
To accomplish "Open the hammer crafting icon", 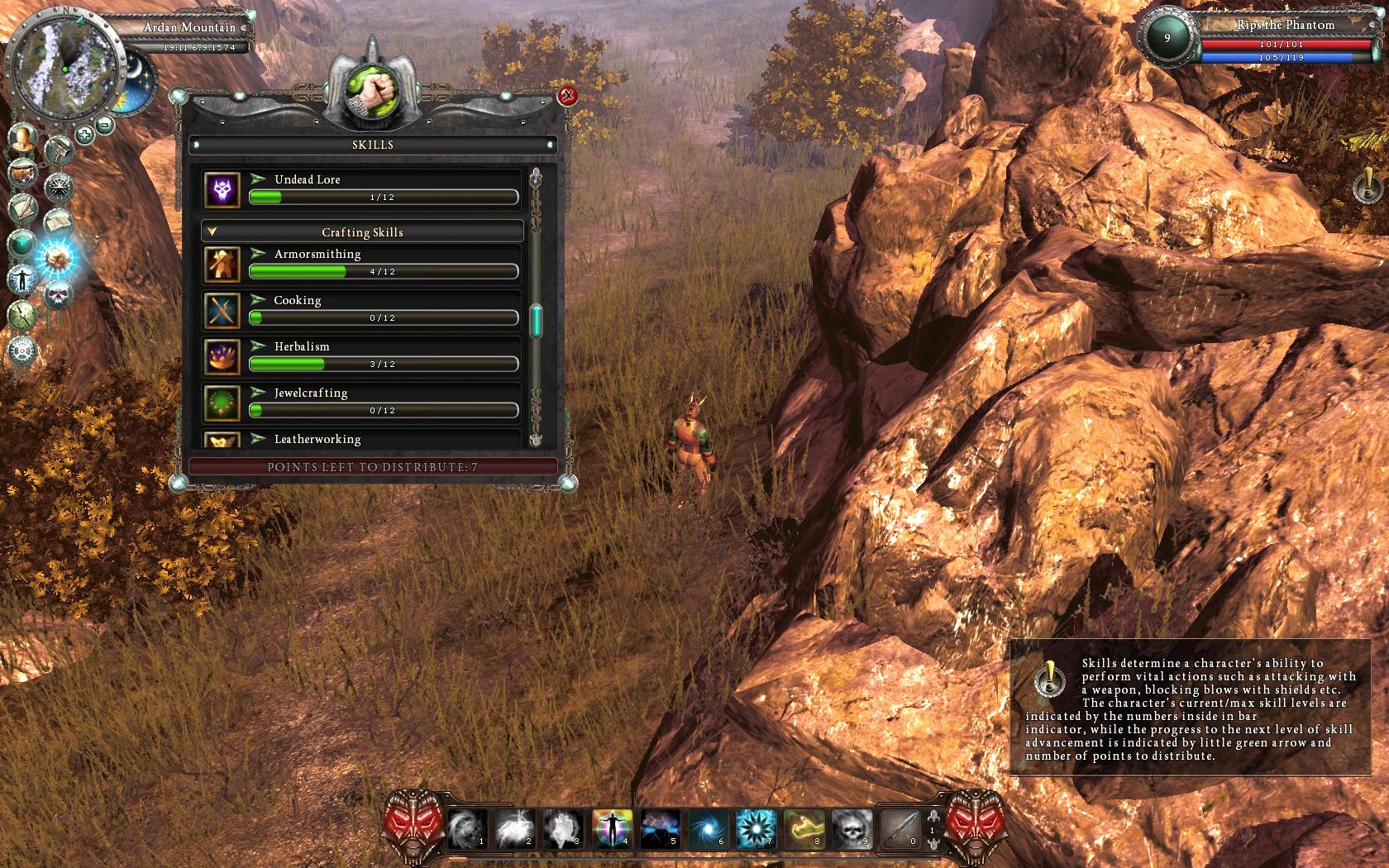I will 60,150.
